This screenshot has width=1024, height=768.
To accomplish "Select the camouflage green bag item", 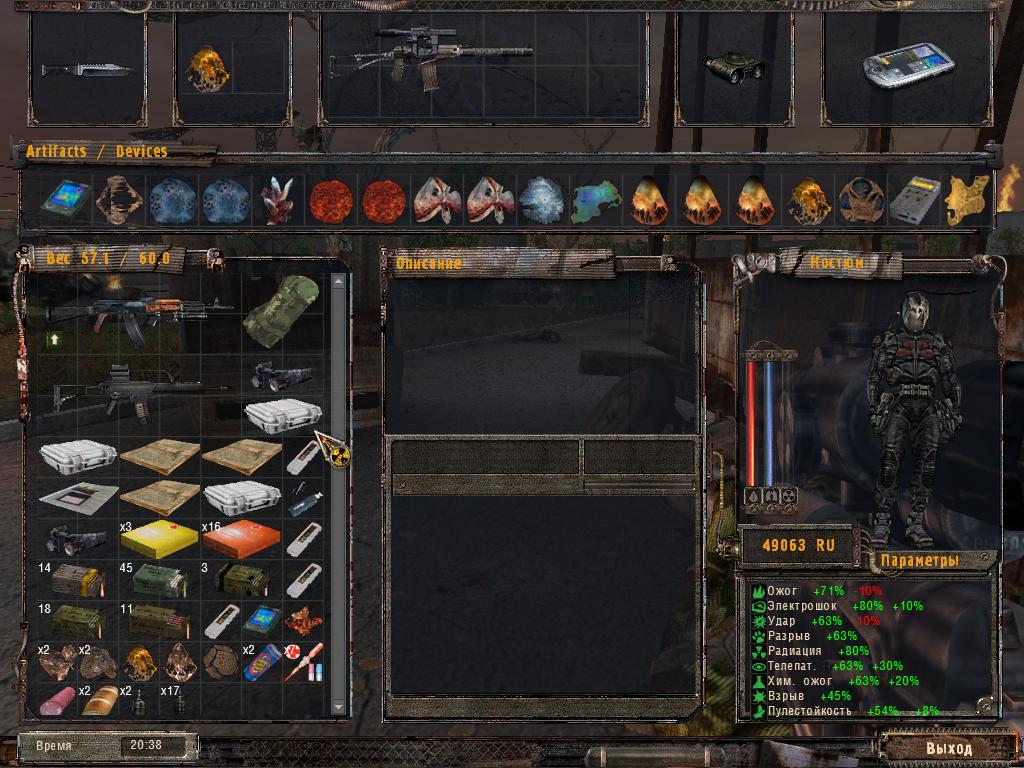I will point(282,304).
